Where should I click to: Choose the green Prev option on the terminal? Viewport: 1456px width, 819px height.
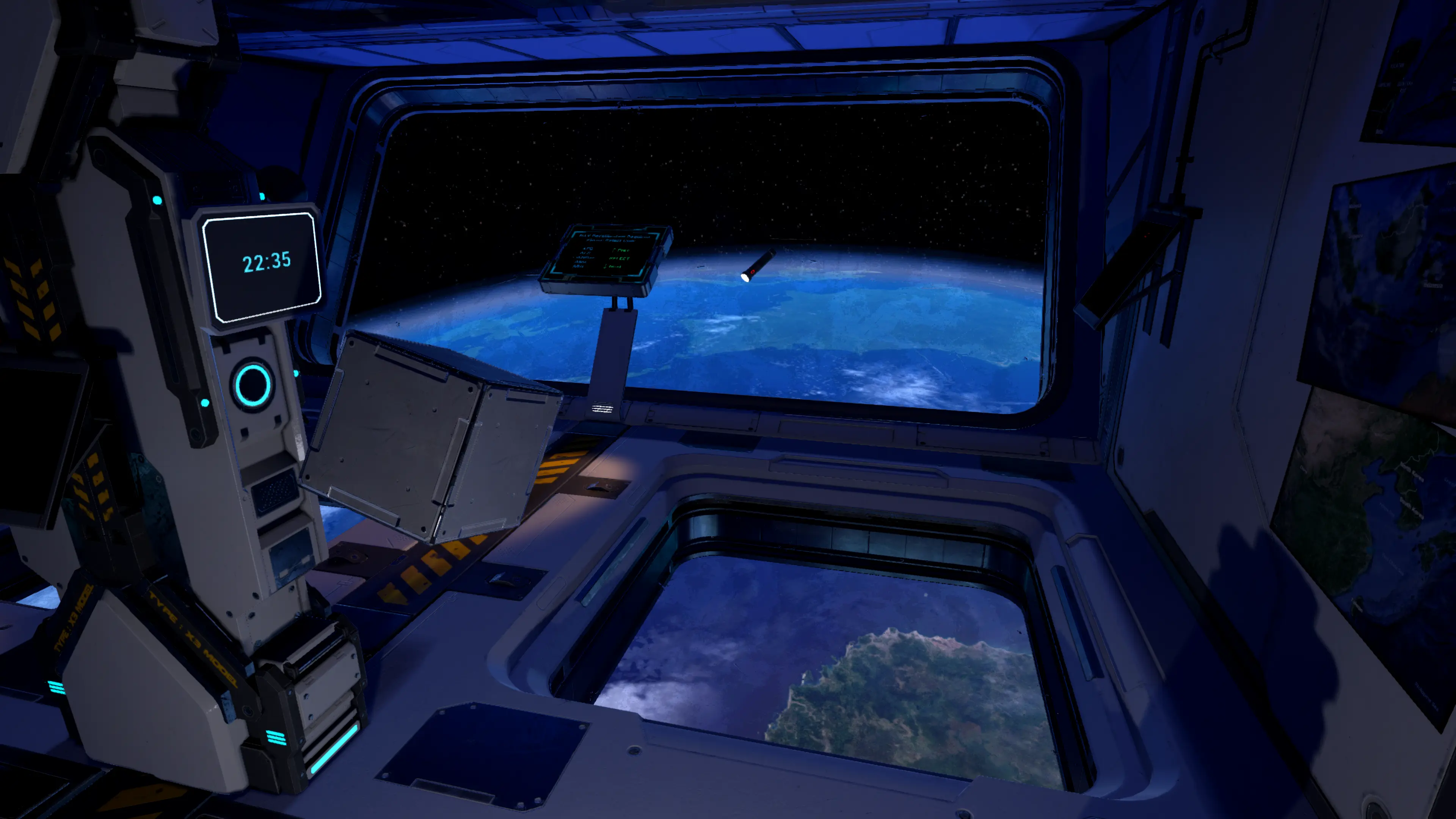tap(621, 250)
